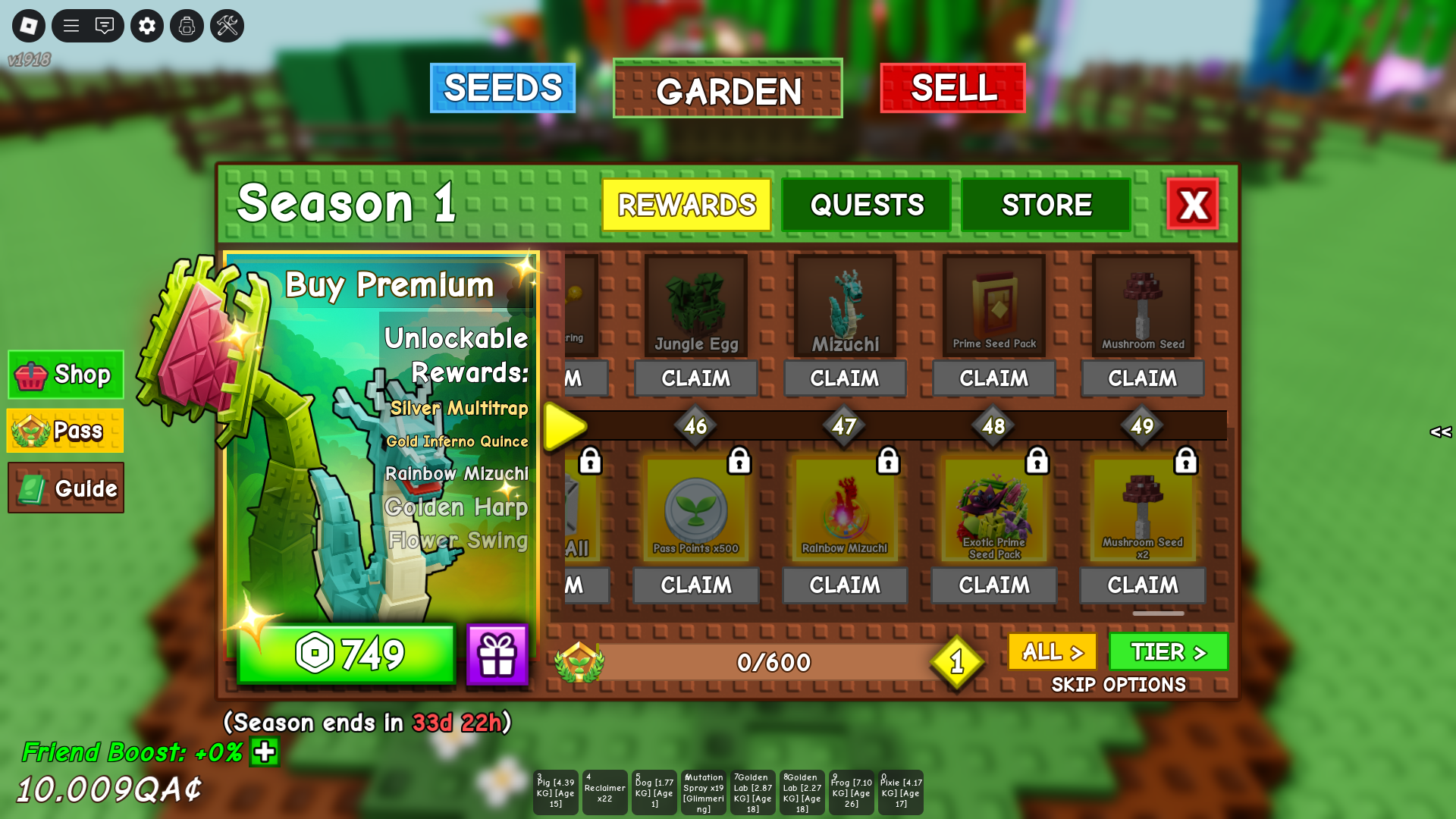Screen dimensions: 1456x819
Task: Skip one TIER with green button
Action: (x=1168, y=651)
